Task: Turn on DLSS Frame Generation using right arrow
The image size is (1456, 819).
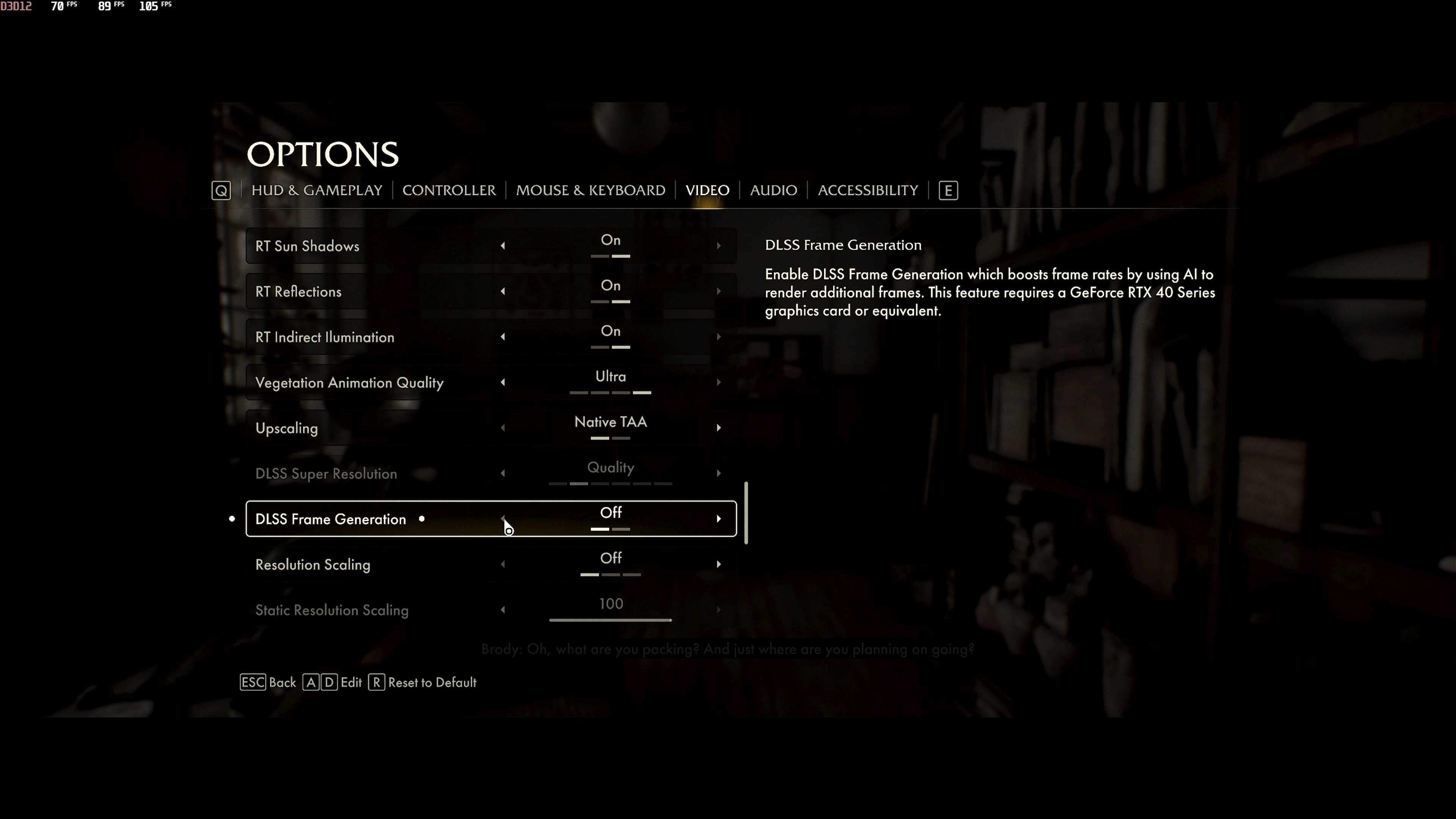Action: (x=719, y=519)
